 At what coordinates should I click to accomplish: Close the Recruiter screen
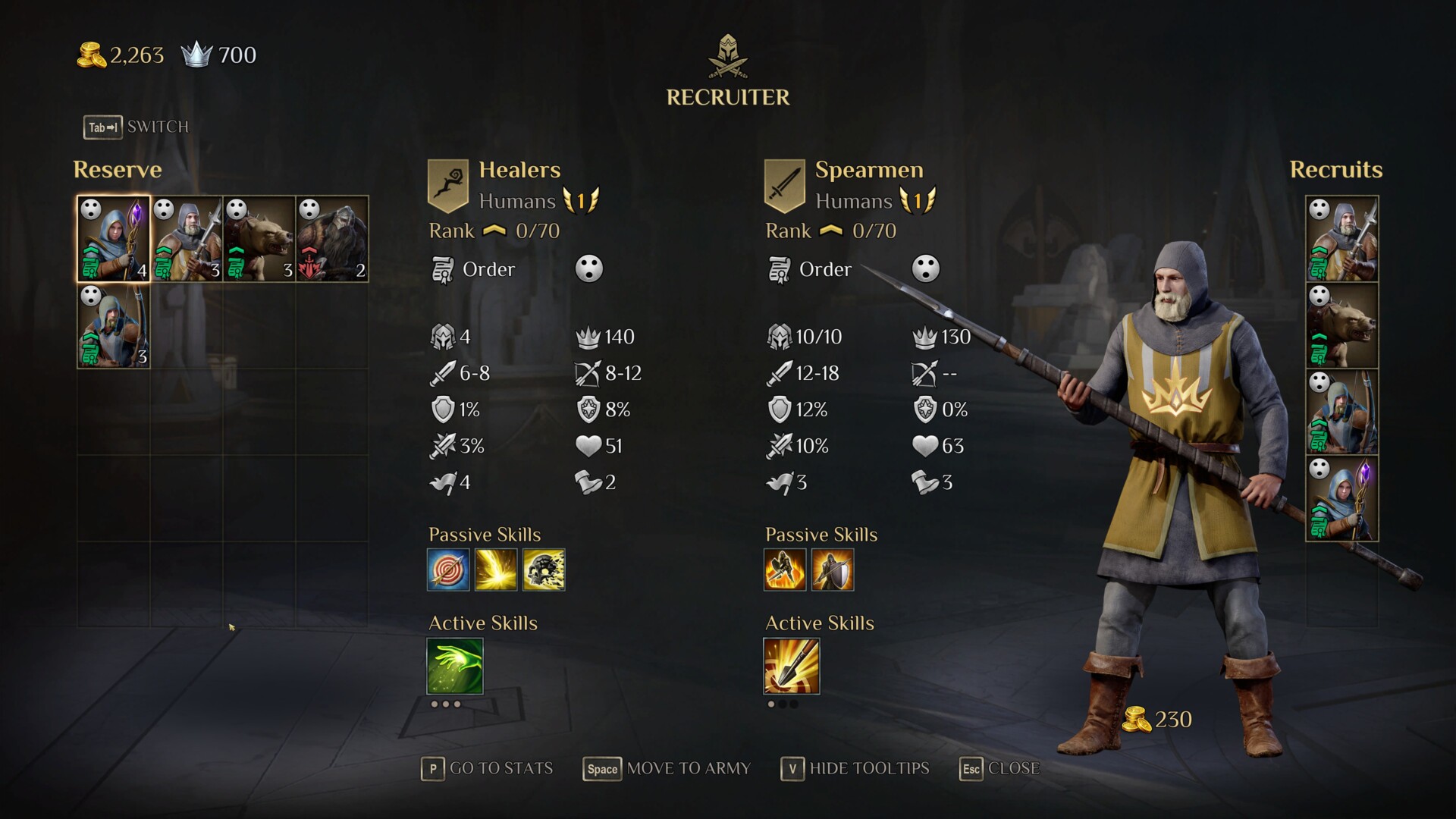999,769
